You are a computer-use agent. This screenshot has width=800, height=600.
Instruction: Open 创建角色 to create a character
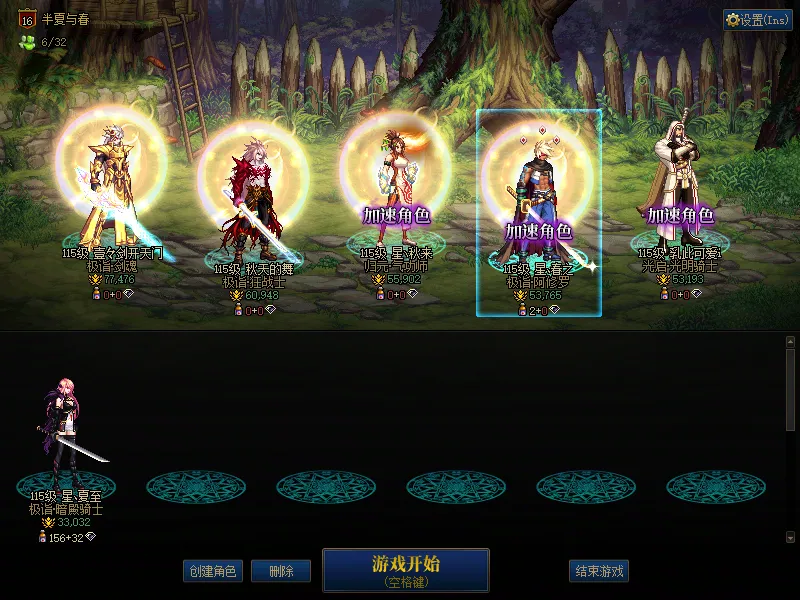212,572
